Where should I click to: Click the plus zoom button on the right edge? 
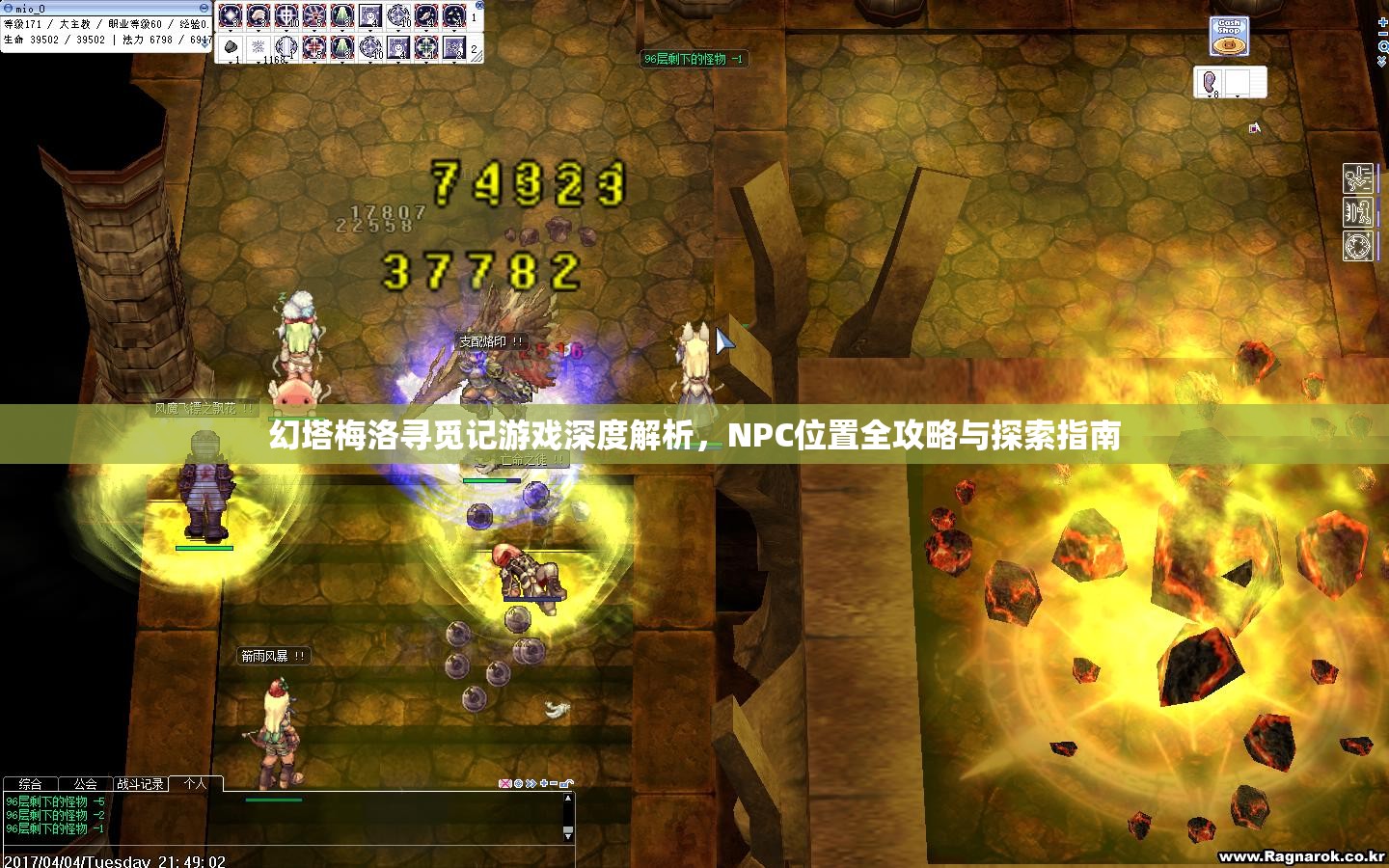pyautogui.click(x=1383, y=22)
